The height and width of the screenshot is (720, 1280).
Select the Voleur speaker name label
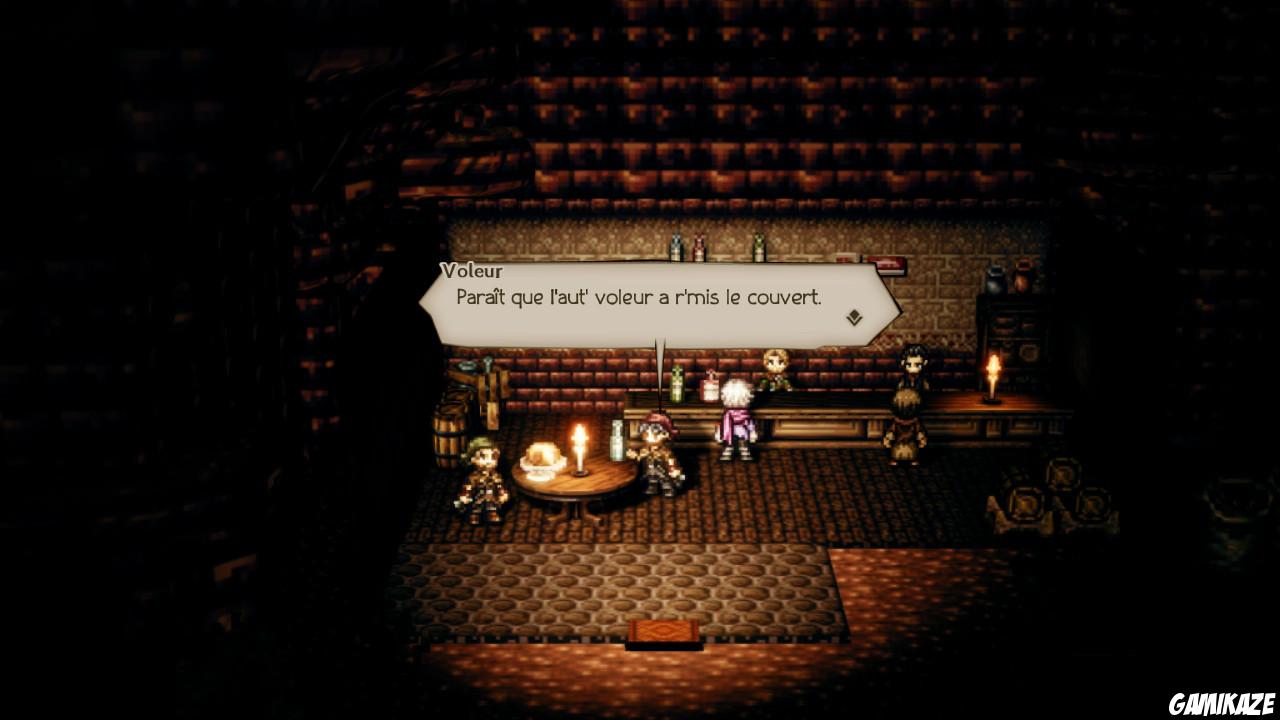(x=472, y=271)
